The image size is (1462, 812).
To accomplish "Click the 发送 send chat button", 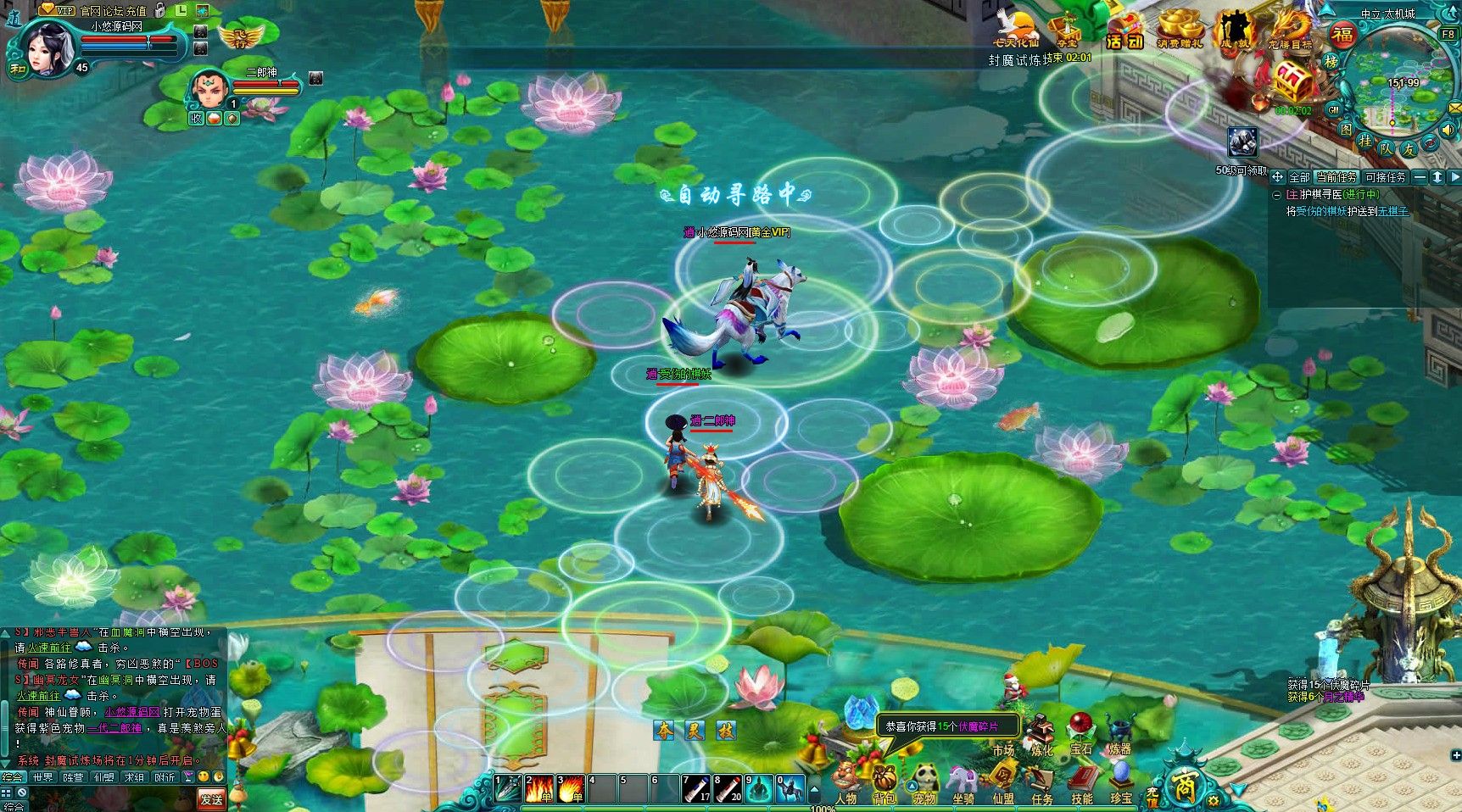I will pos(211,798).
